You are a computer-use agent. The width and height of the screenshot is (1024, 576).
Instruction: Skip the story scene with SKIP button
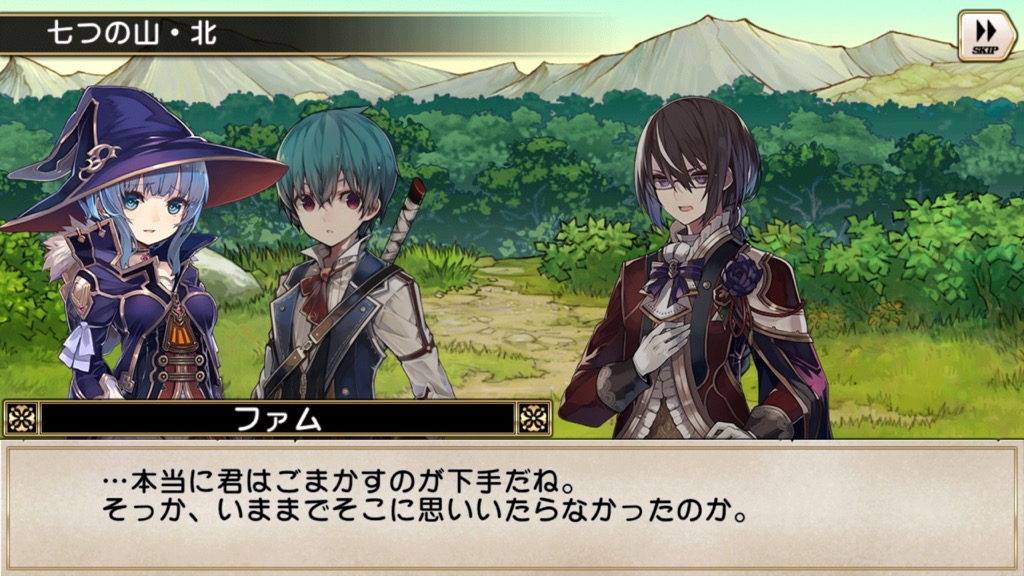coord(986,36)
